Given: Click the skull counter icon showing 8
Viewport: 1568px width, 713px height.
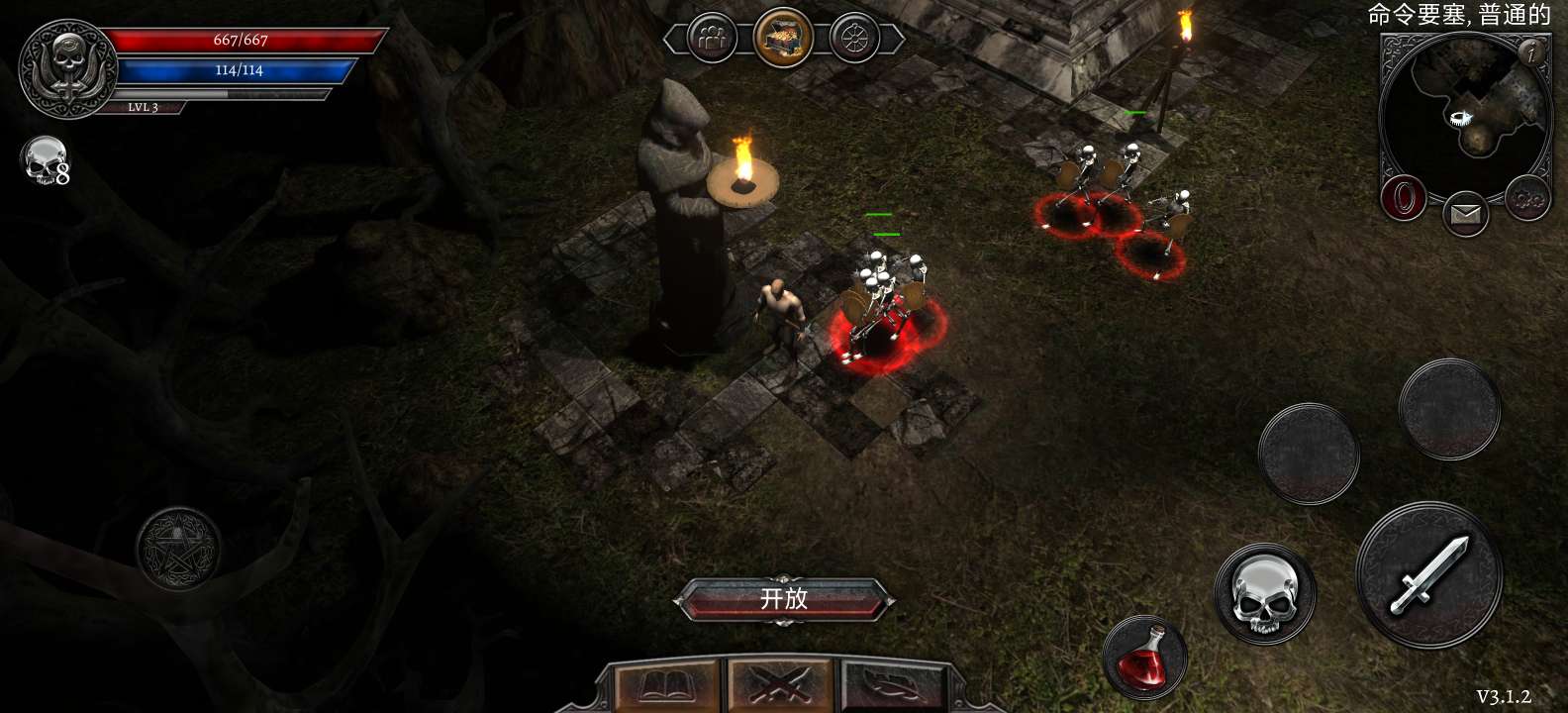Looking at the screenshot, I should click(x=46, y=161).
